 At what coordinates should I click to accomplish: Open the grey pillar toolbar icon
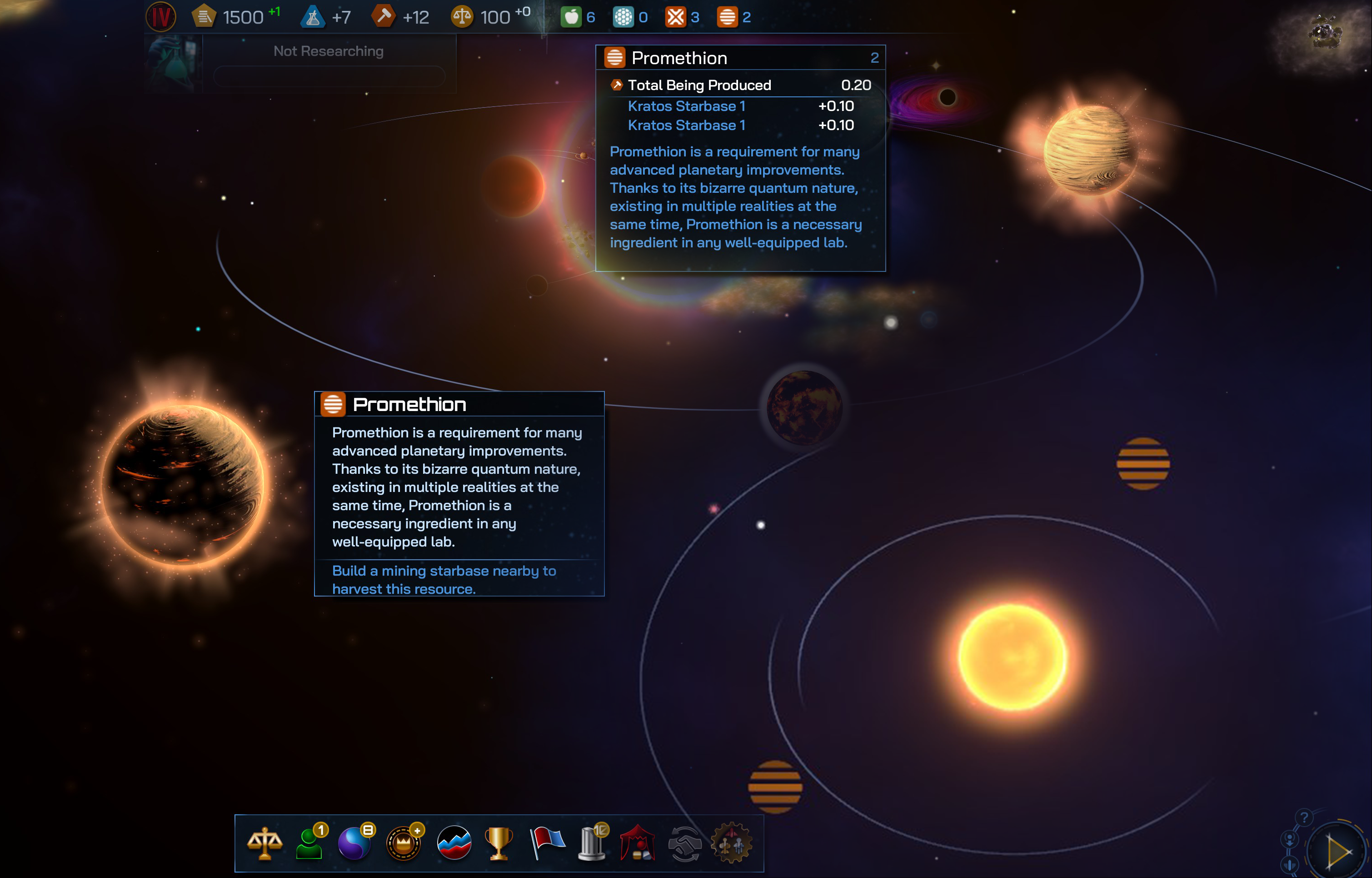591,843
